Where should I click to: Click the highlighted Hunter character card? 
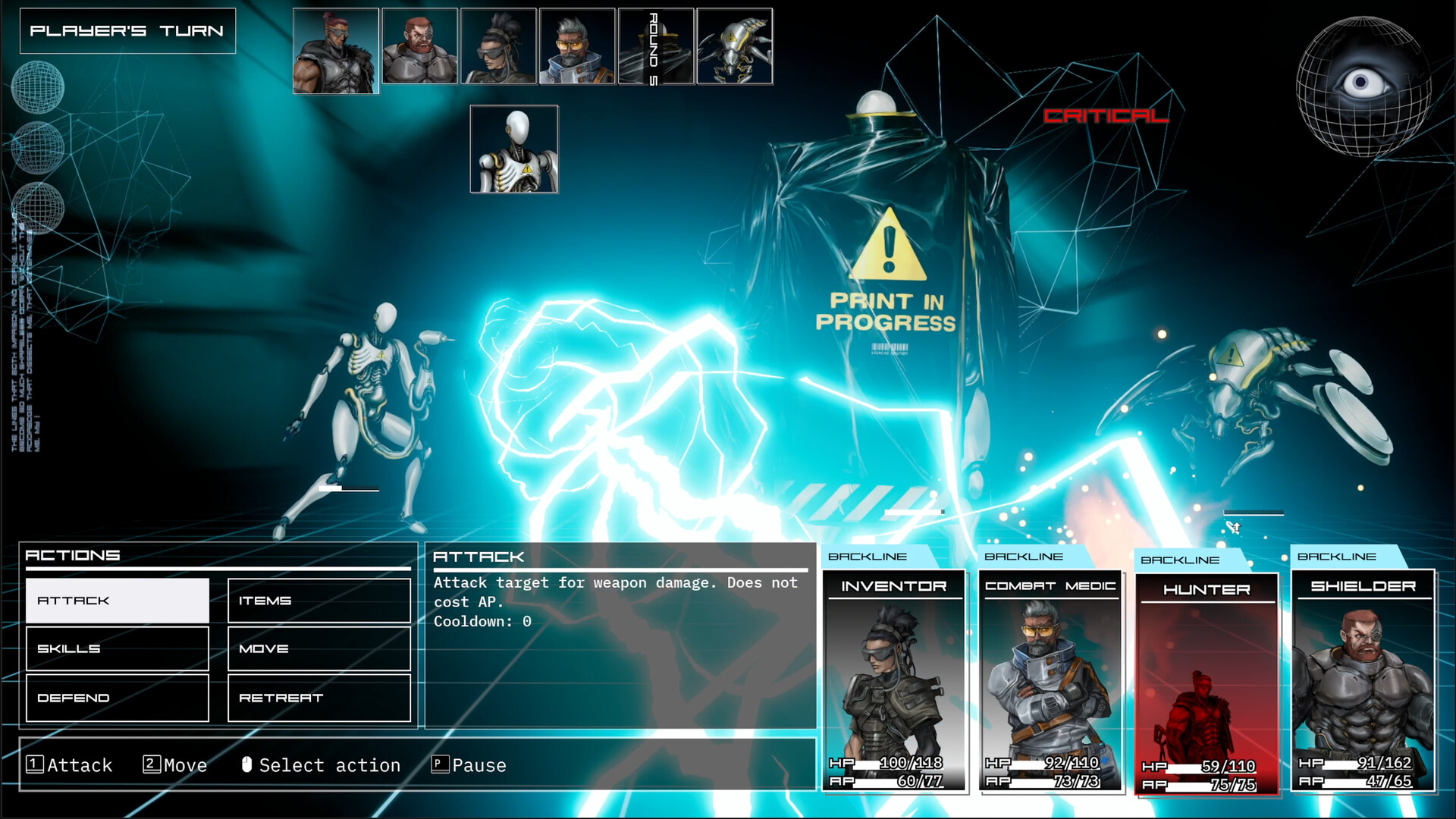(1207, 675)
